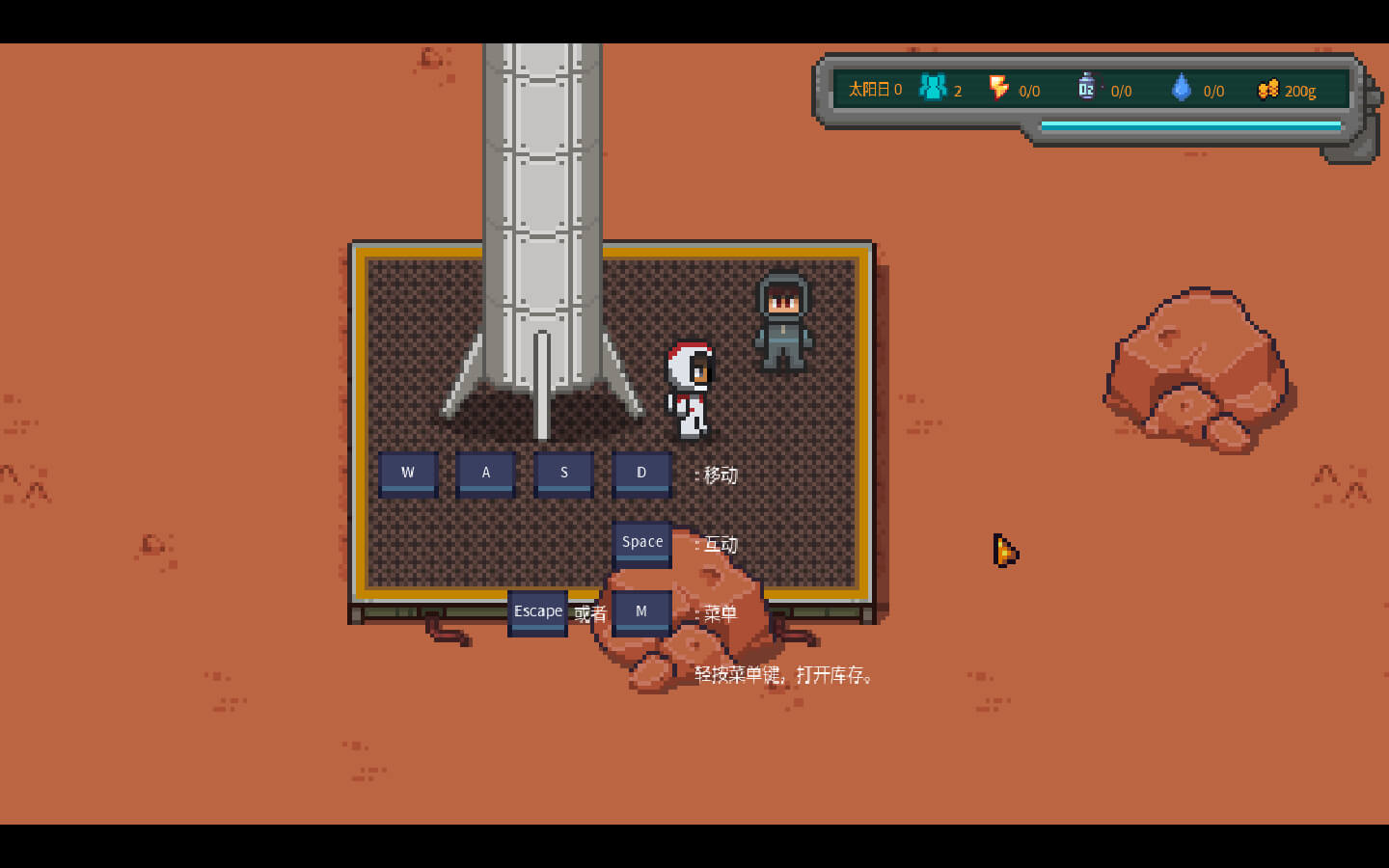Click the oxygen tank icon
This screenshot has height=868, width=1389.
(x=1086, y=87)
